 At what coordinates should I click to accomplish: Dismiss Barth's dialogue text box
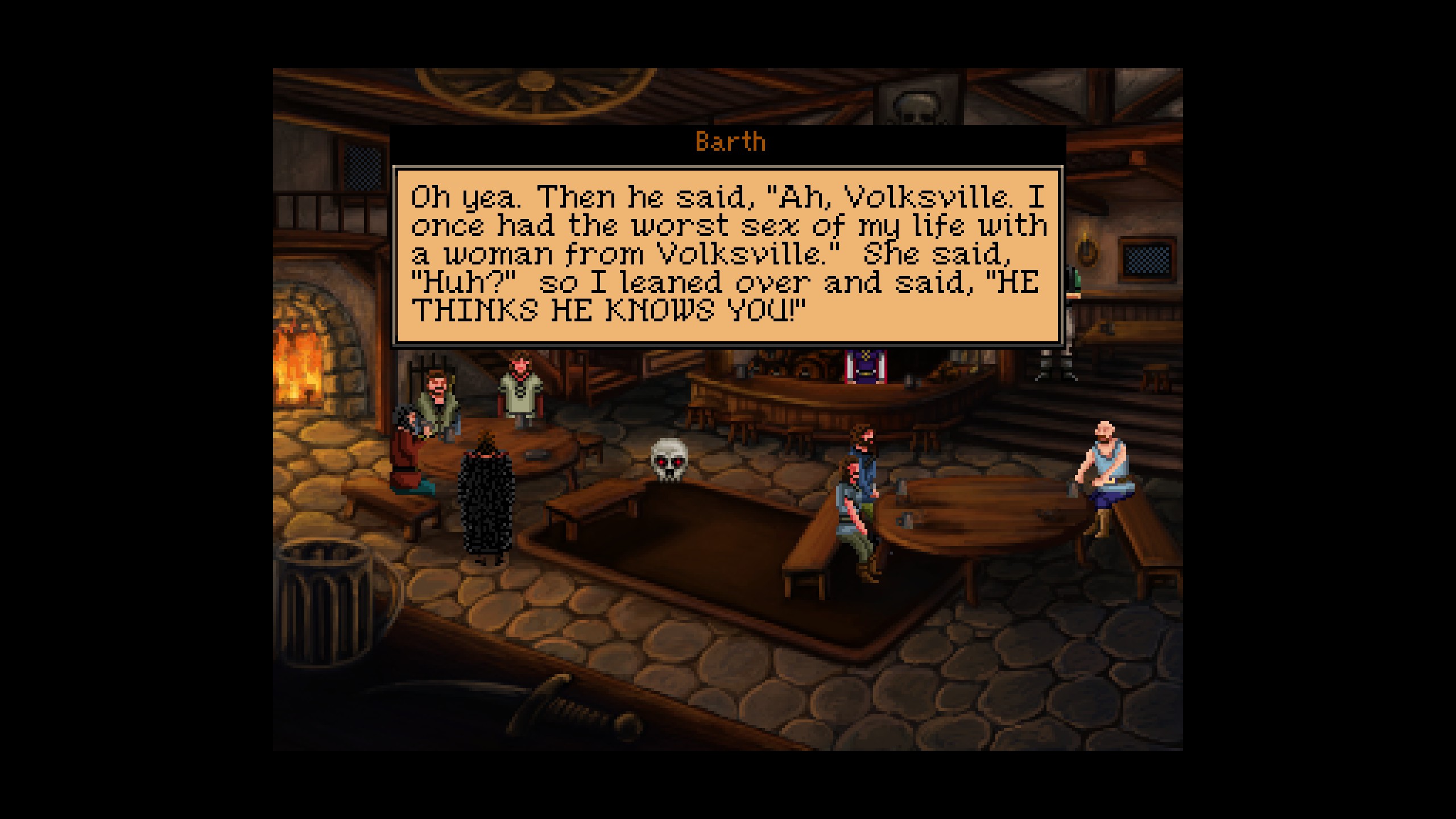click(728, 255)
